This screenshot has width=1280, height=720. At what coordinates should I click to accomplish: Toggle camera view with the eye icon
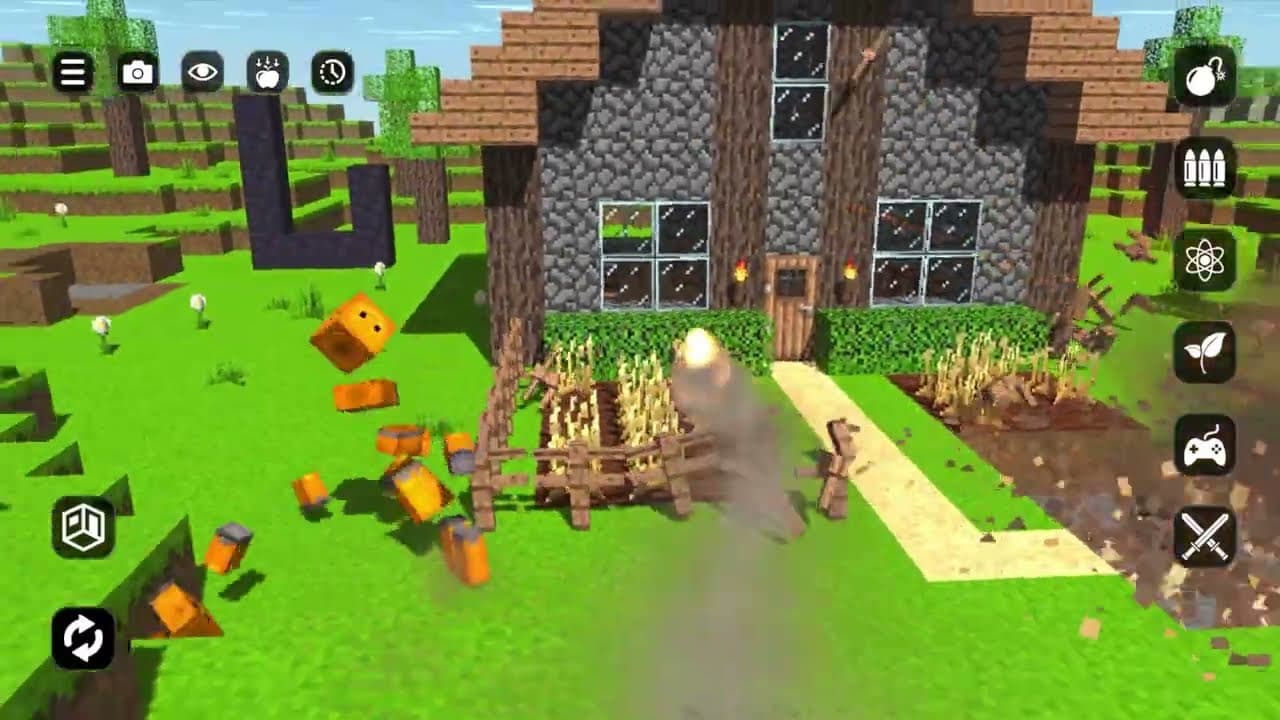pyautogui.click(x=201, y=70)
